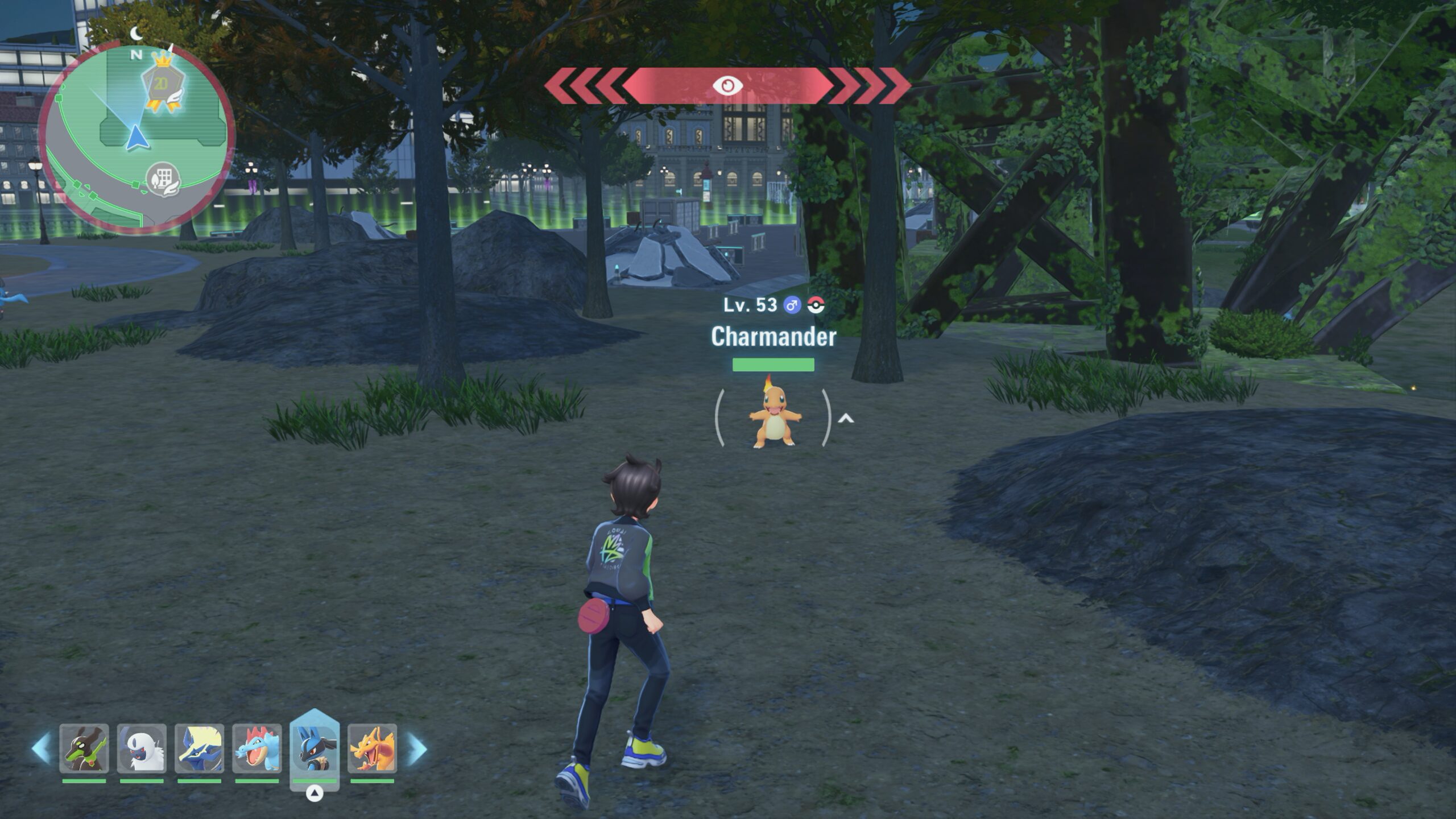Switch to Manectric in the party bar
Viewport: 1456px width, 819px height.
(x=199, y=748)
